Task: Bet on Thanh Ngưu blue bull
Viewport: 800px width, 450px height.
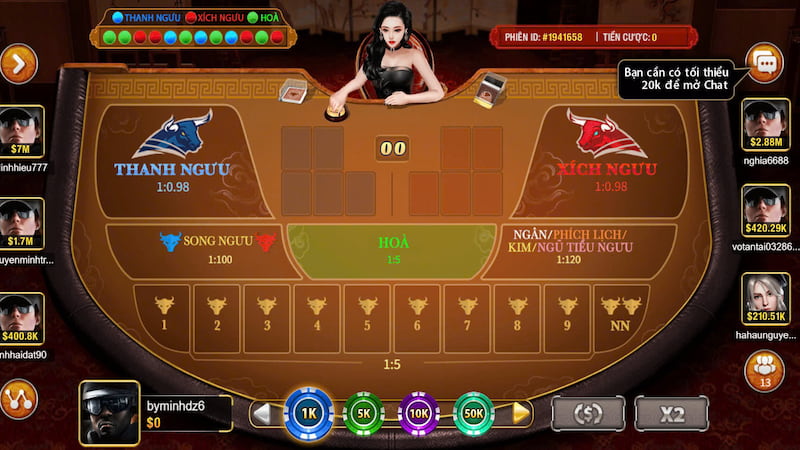Action: tap(172, 153)
